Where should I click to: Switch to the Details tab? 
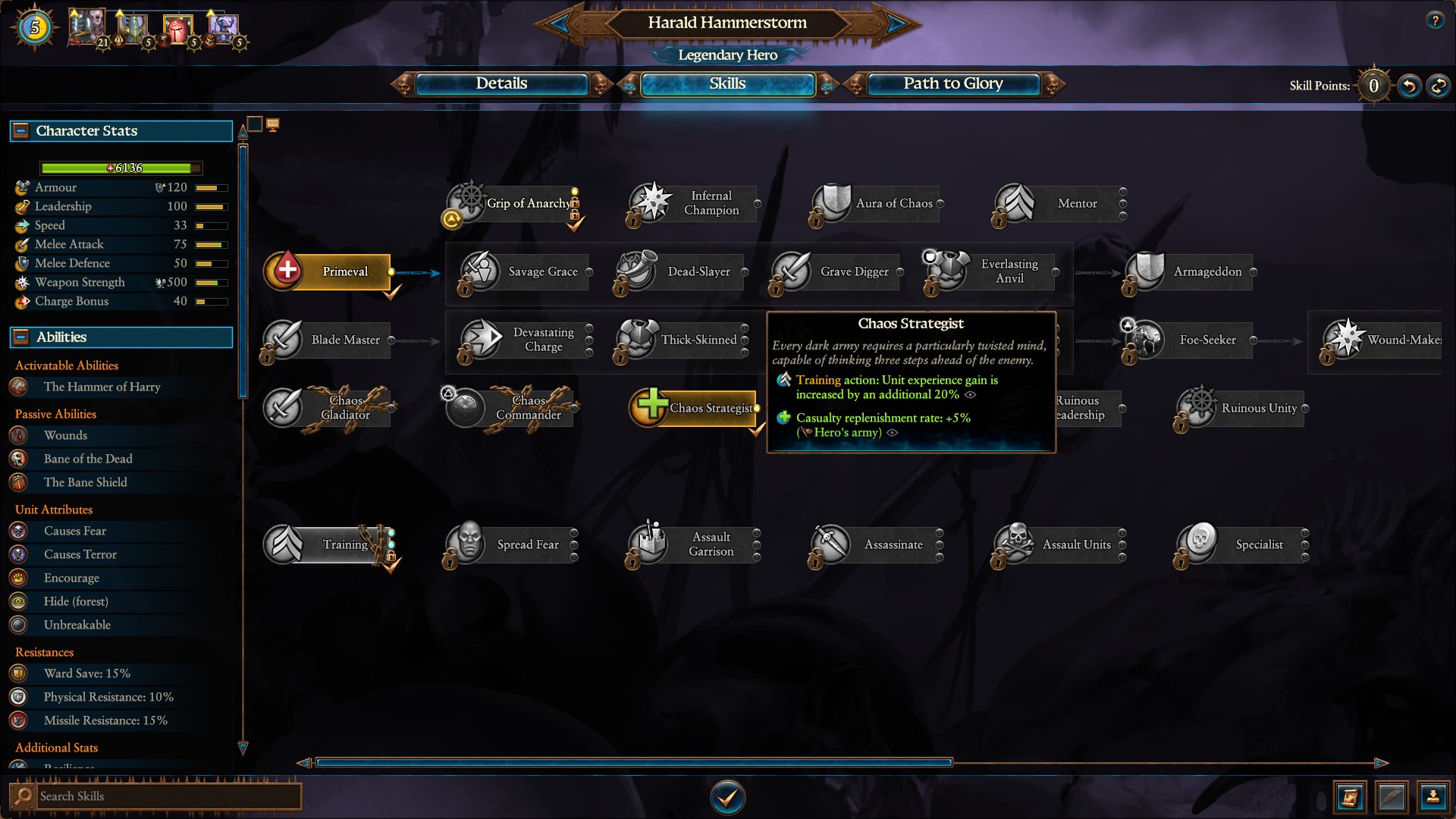point(501,84)
